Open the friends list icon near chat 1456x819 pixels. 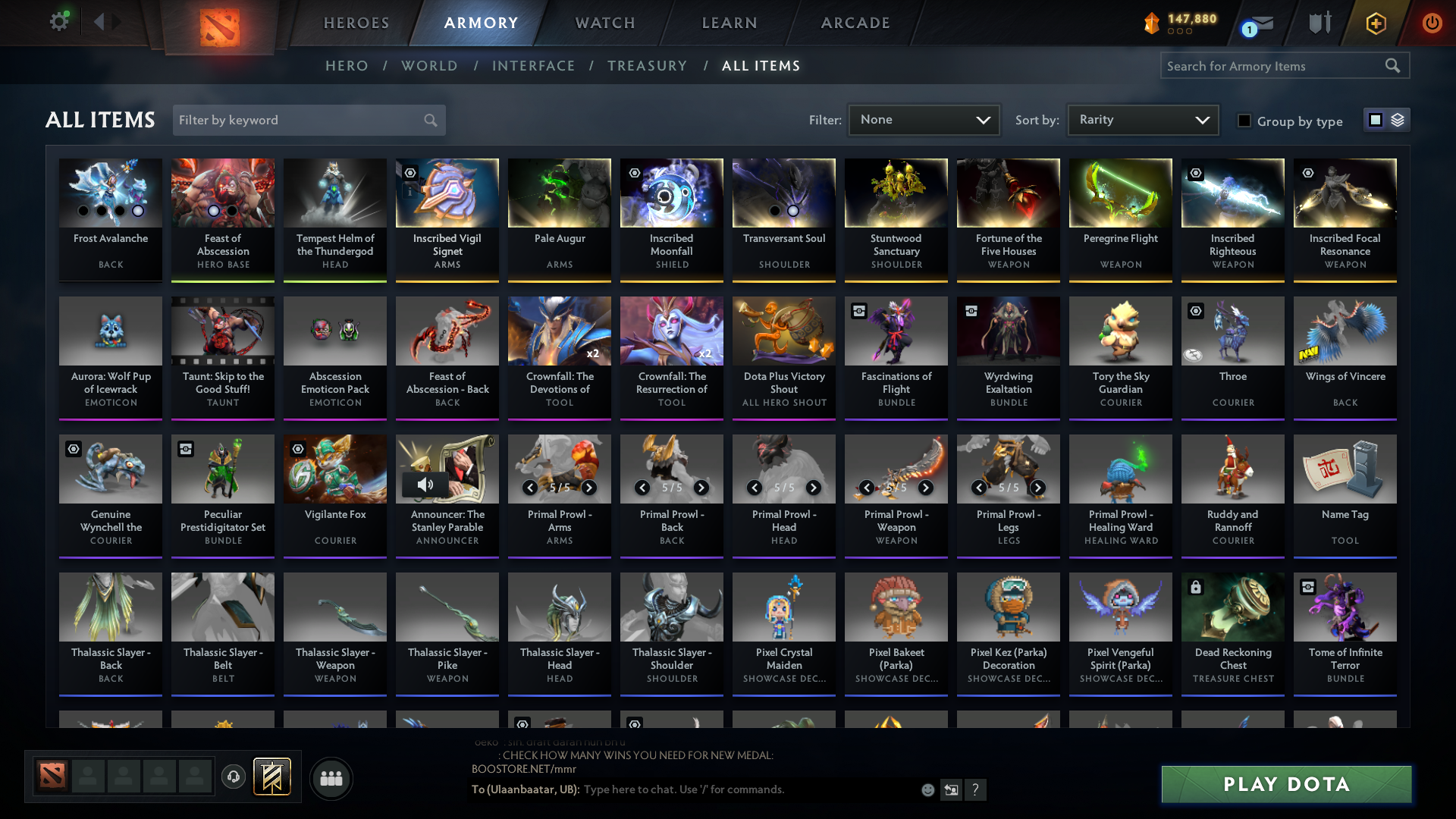pyautogui.click(x=331, y=778)
